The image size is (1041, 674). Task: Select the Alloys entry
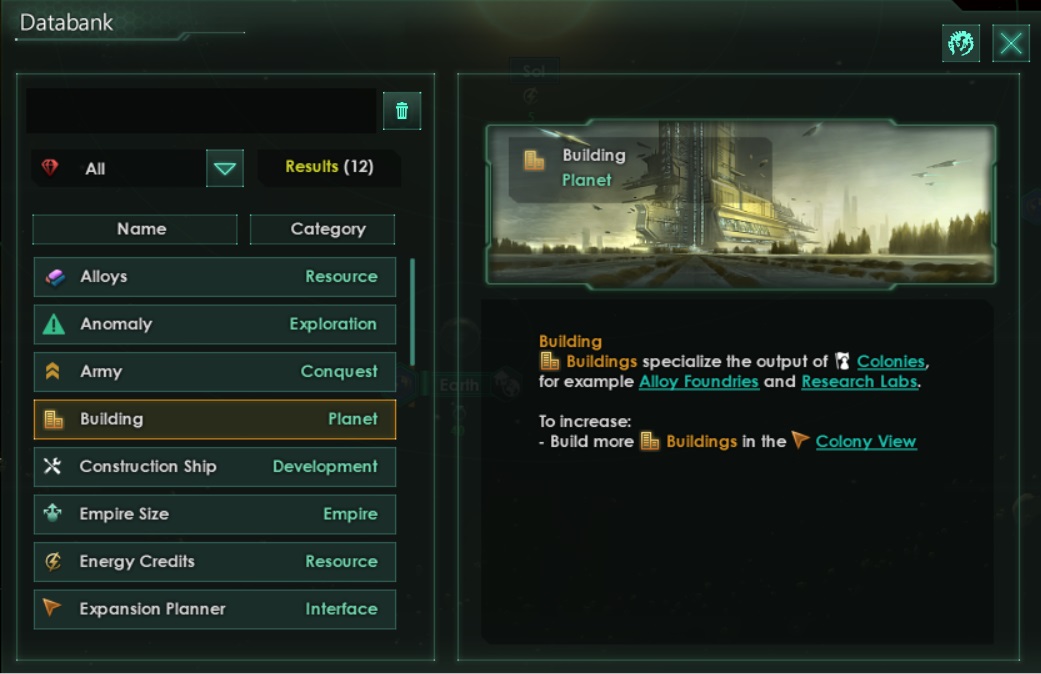pos(214,277)
